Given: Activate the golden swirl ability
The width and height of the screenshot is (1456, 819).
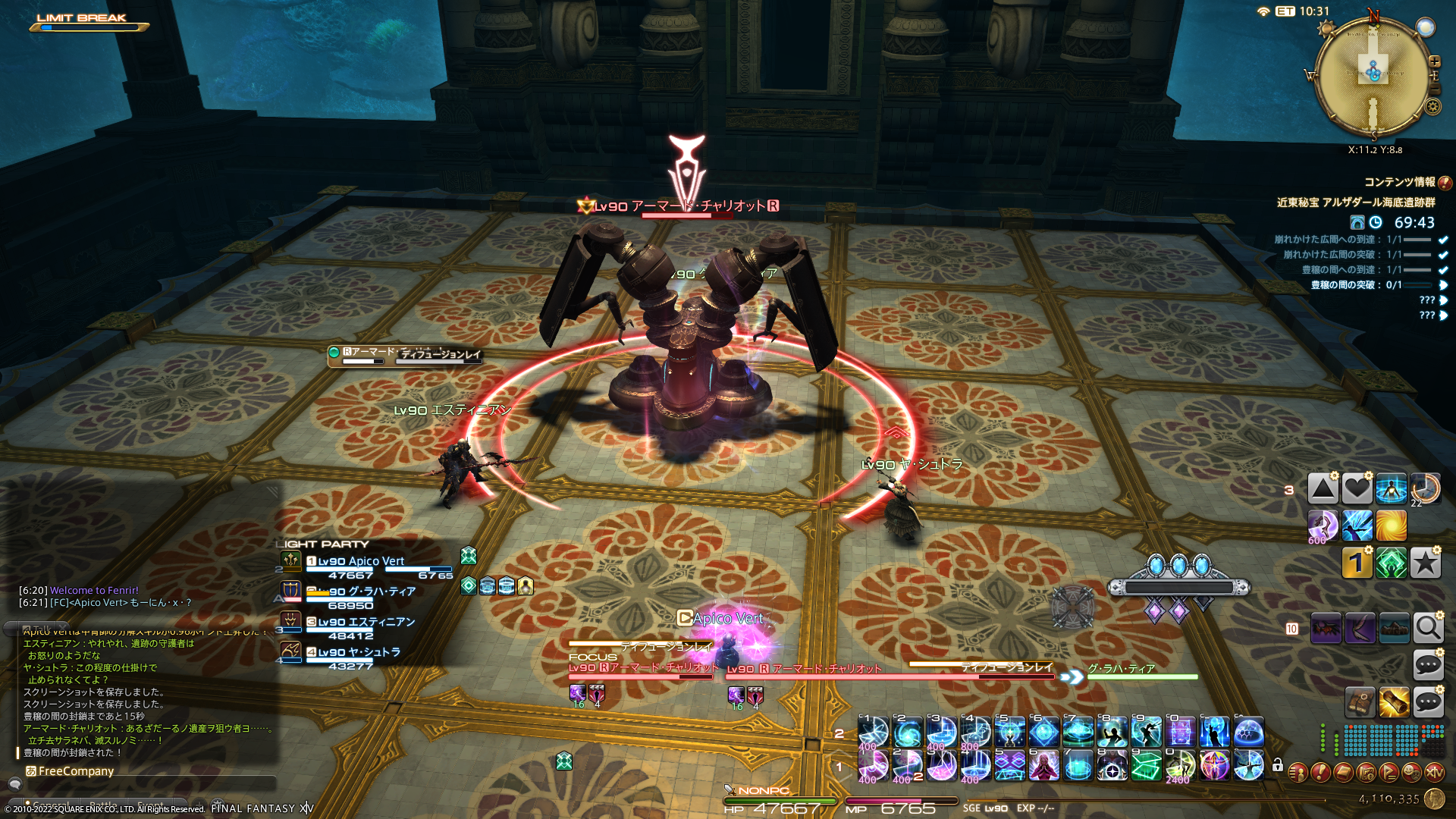Looking at the screenshot, I should [x=1391, y=525].
